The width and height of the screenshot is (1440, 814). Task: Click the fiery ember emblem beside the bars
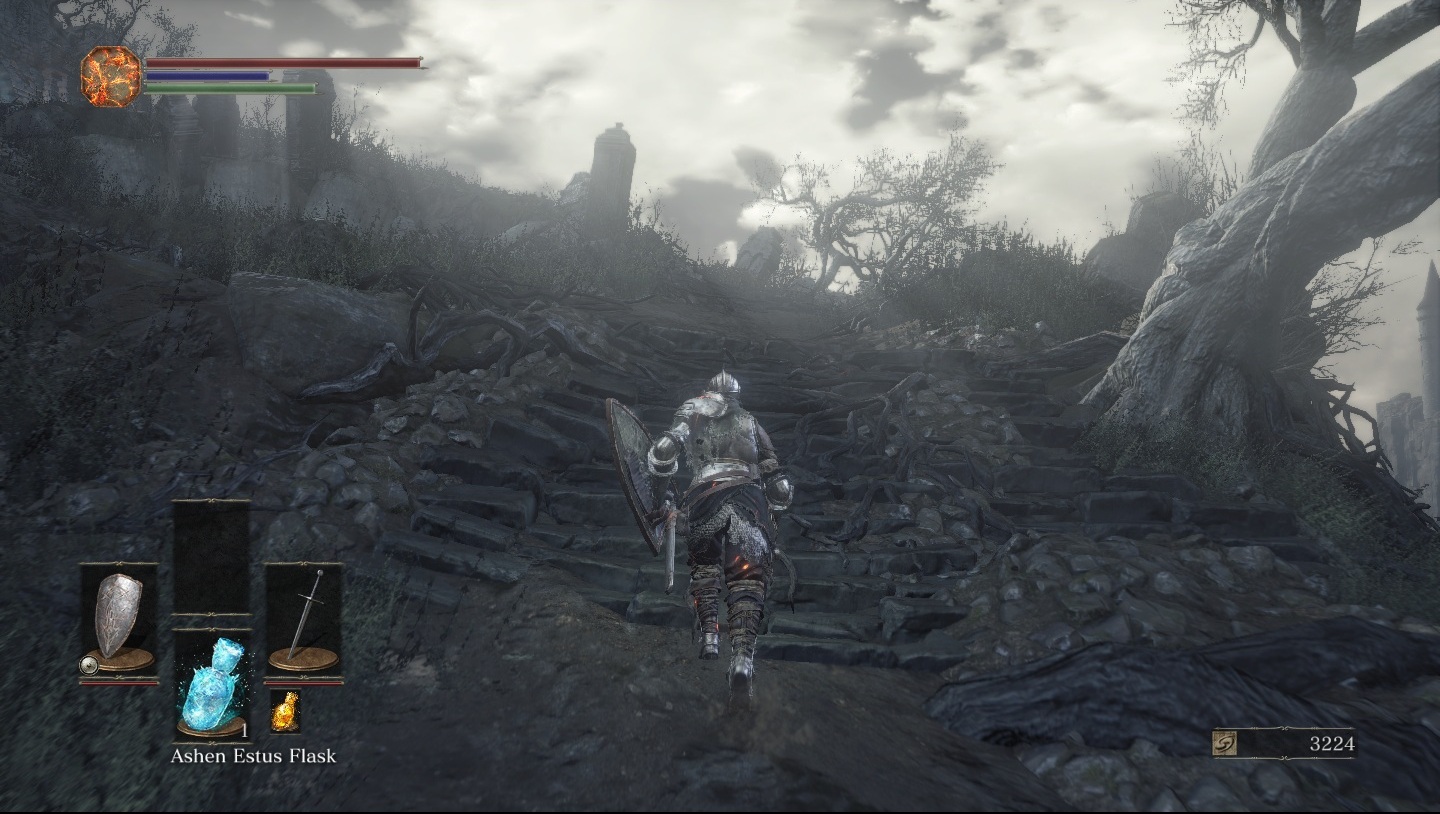(x=111, y=76)
